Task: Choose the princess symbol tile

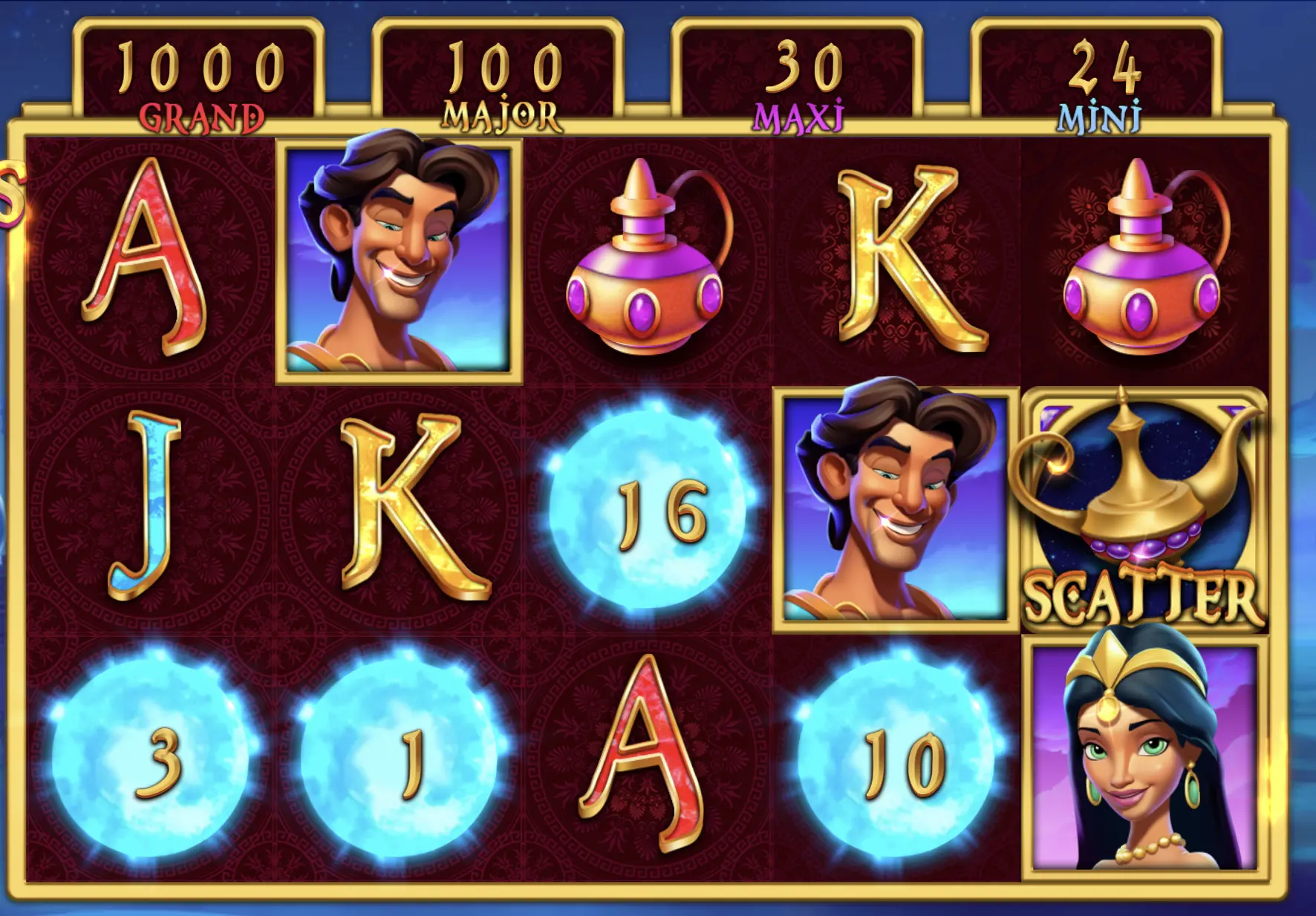Action: 1144,759
